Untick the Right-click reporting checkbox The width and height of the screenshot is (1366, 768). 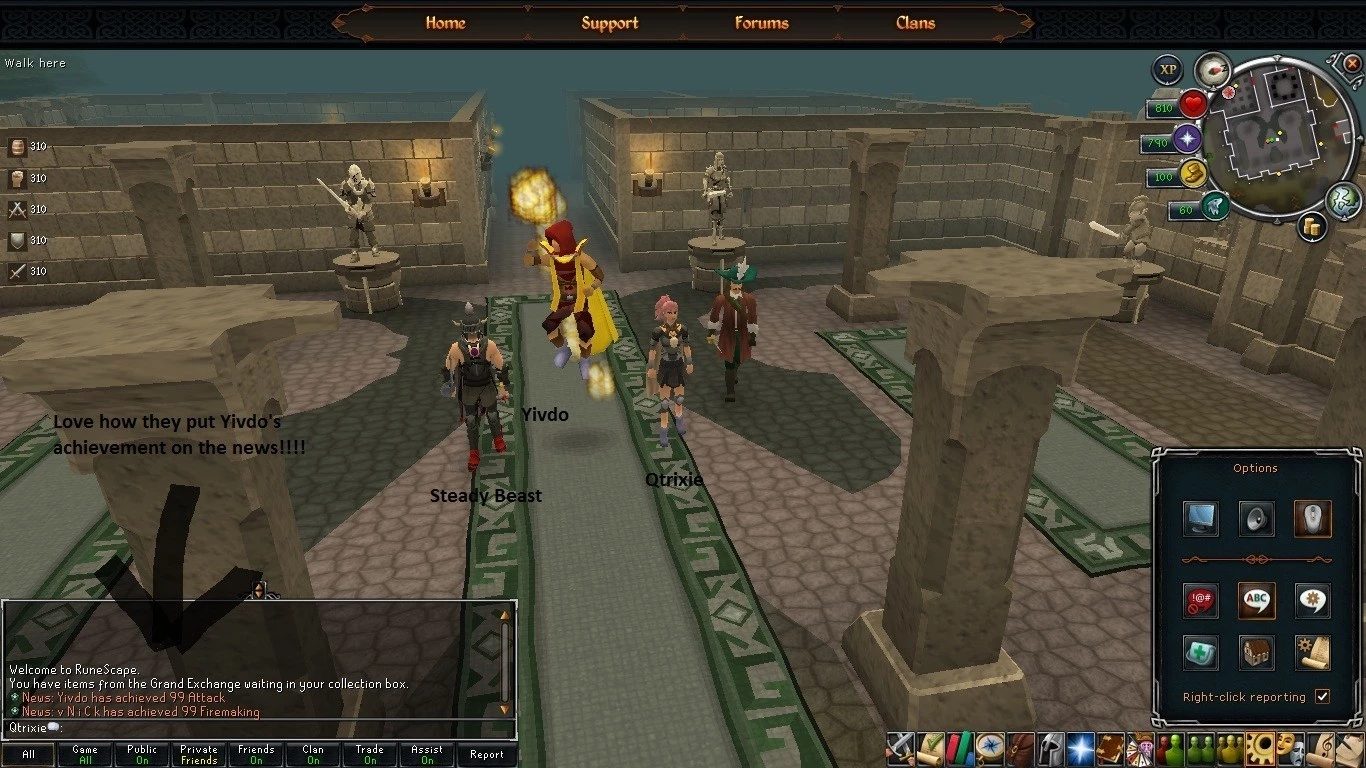pos(1322,696)
